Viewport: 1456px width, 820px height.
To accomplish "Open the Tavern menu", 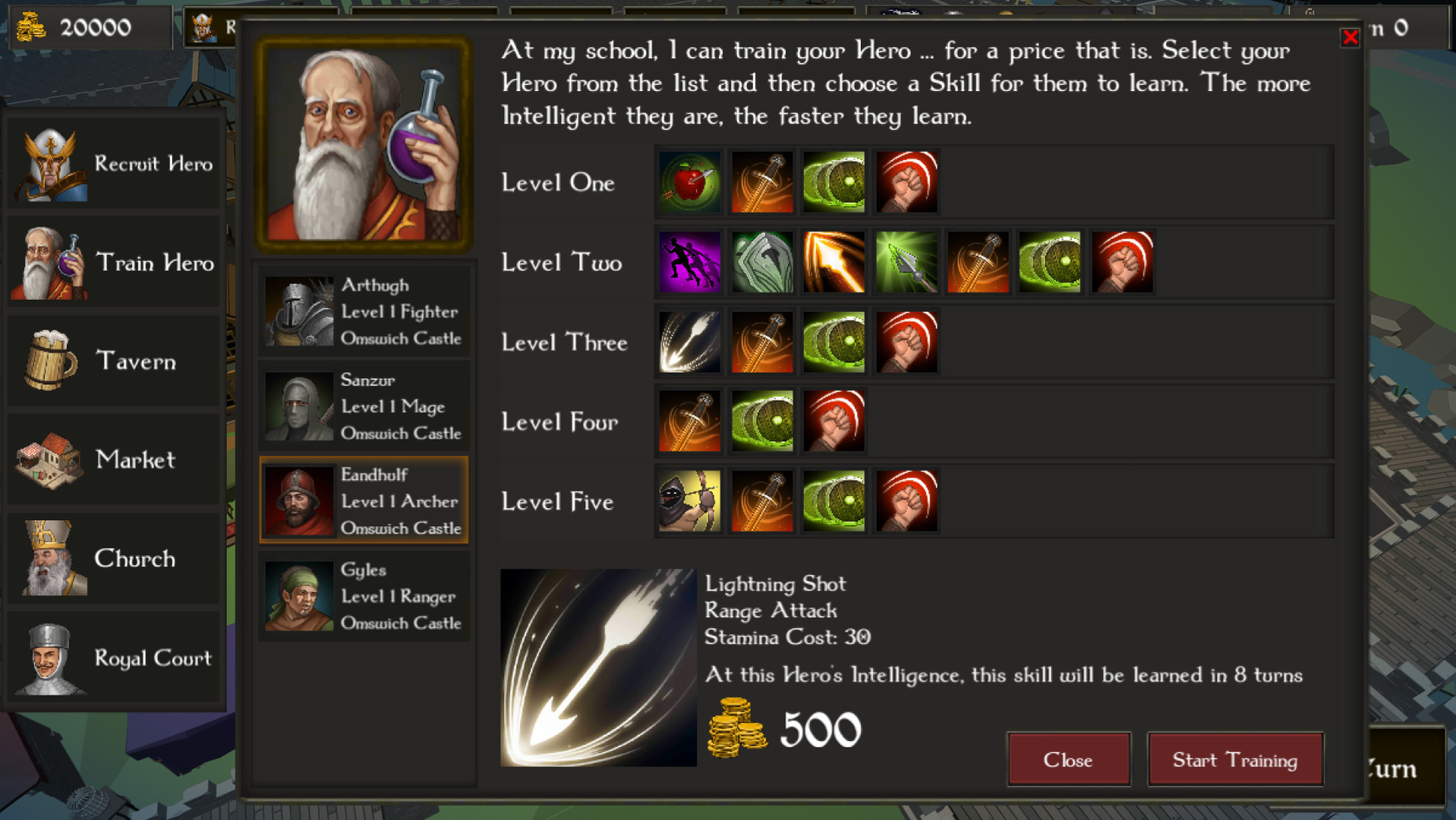I will [112, 361].
